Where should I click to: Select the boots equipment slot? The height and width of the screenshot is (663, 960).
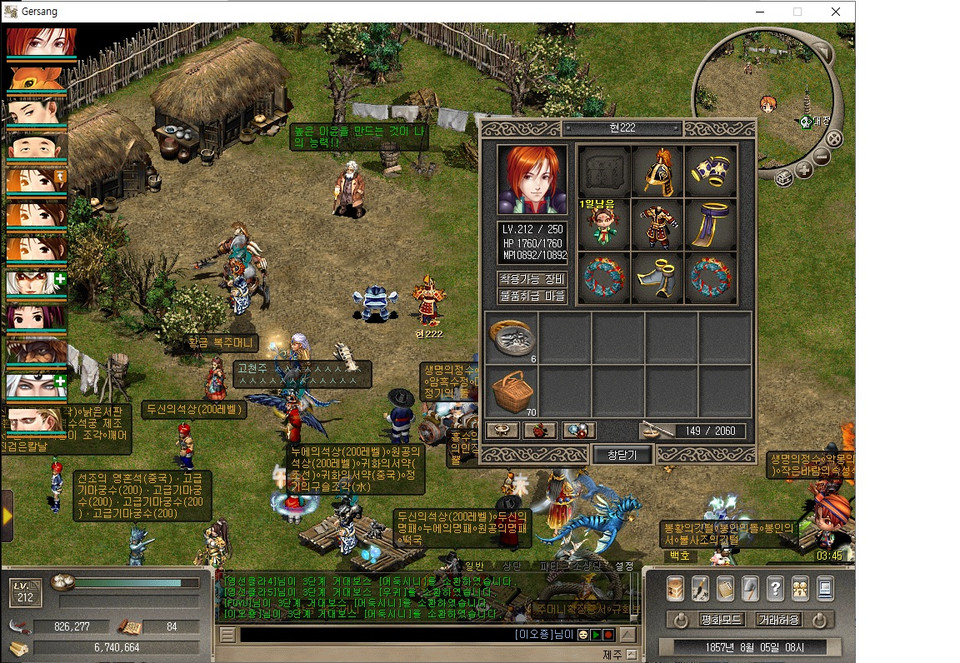coord(657,278)
